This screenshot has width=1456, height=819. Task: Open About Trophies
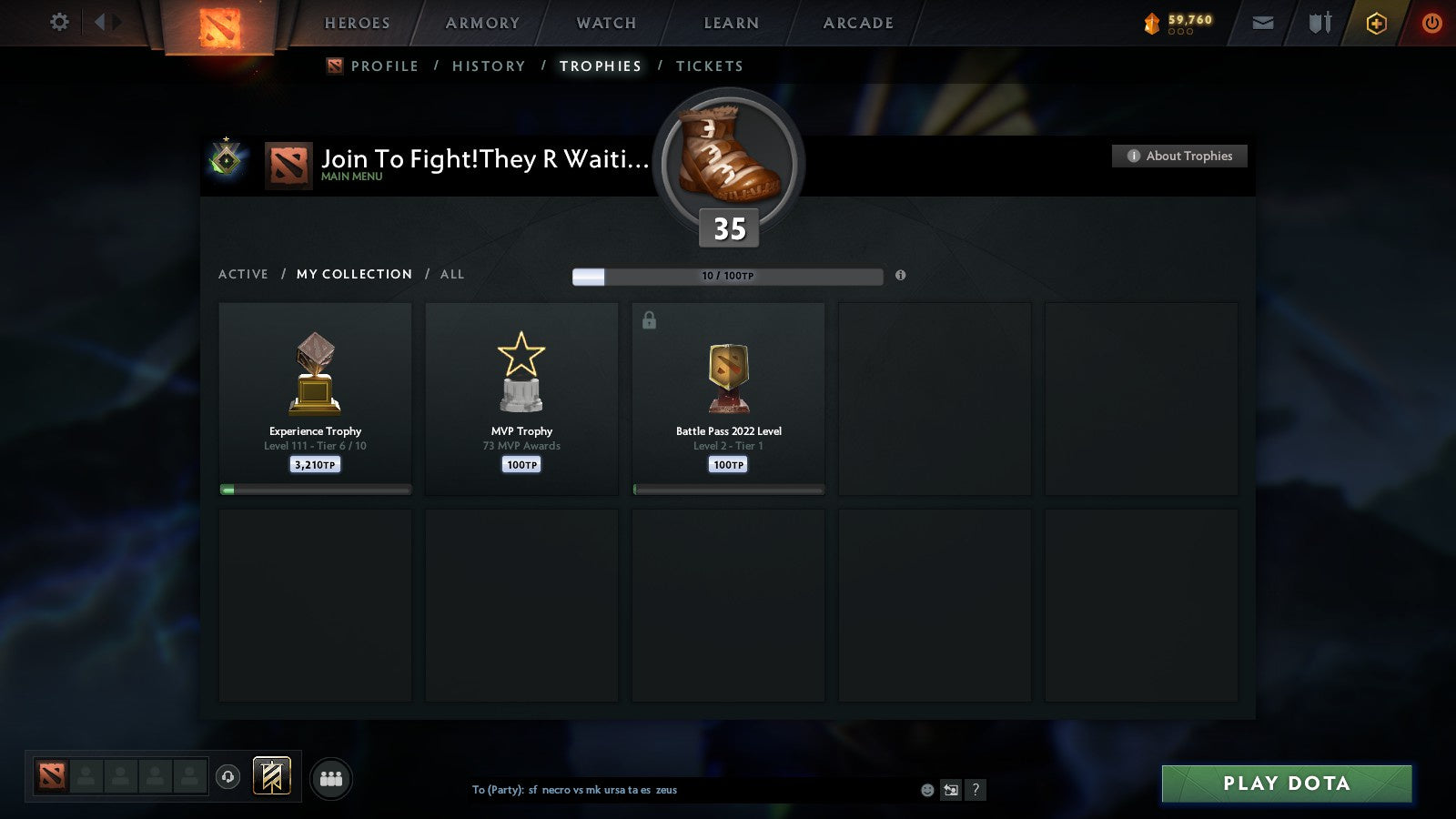click(1179, 156)
